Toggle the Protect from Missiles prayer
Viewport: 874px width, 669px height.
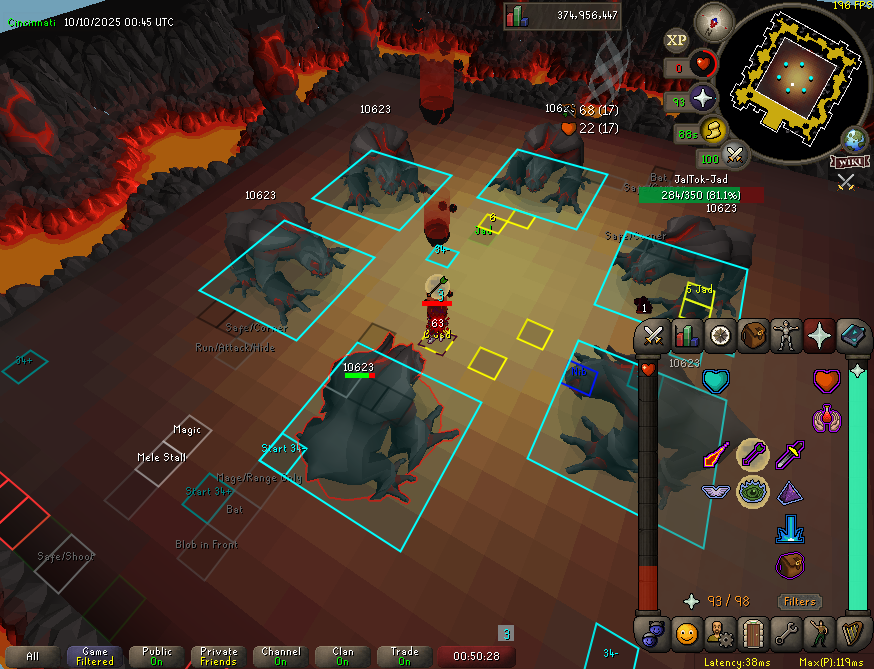(753, 456)
